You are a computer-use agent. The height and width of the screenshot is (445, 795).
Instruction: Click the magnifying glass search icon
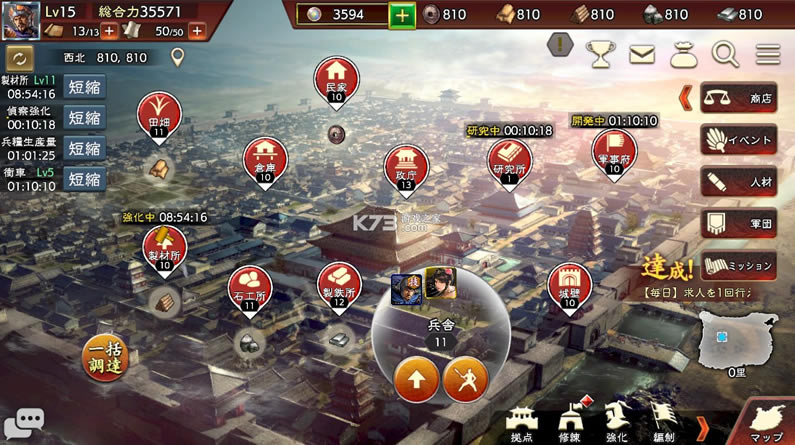coord(724,54)
